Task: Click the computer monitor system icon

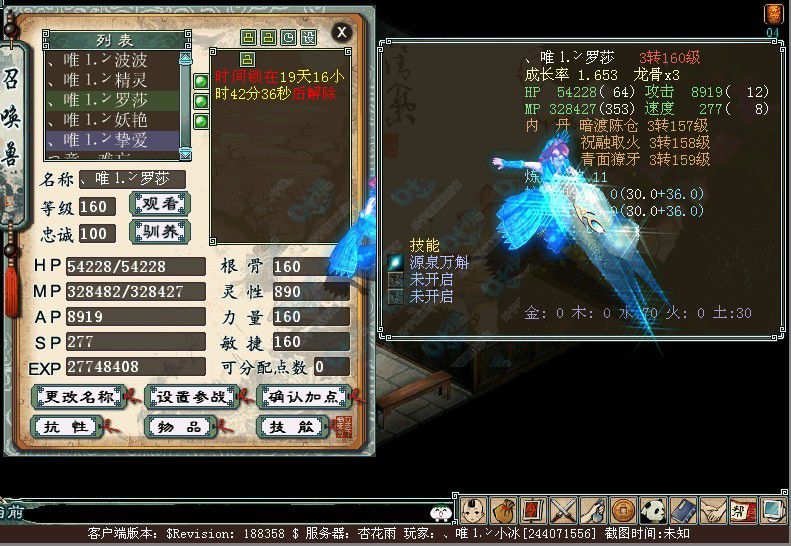Action: [x=773, y=510]
